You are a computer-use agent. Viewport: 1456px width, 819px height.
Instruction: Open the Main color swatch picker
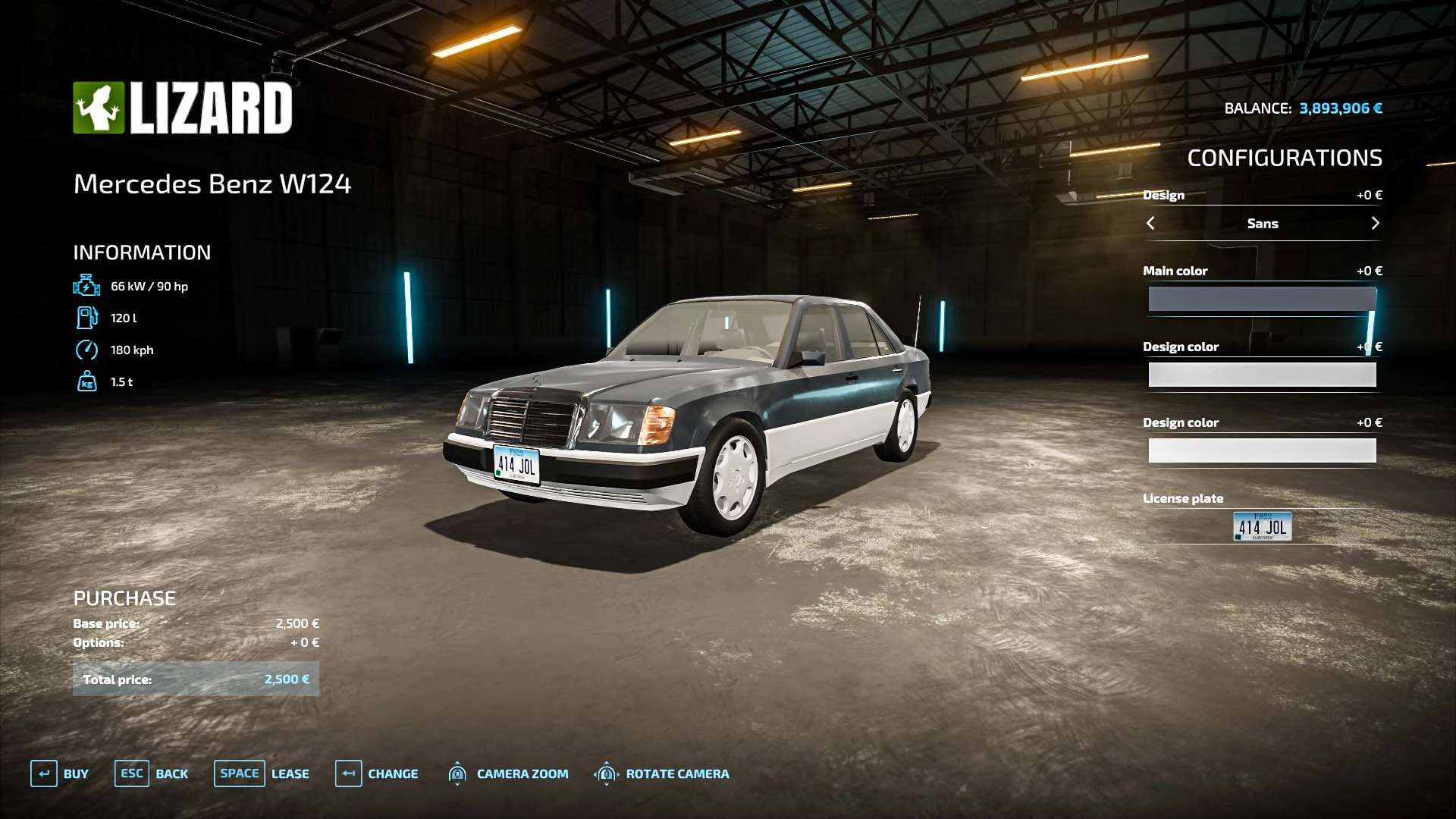click(x=1262, y=299)
